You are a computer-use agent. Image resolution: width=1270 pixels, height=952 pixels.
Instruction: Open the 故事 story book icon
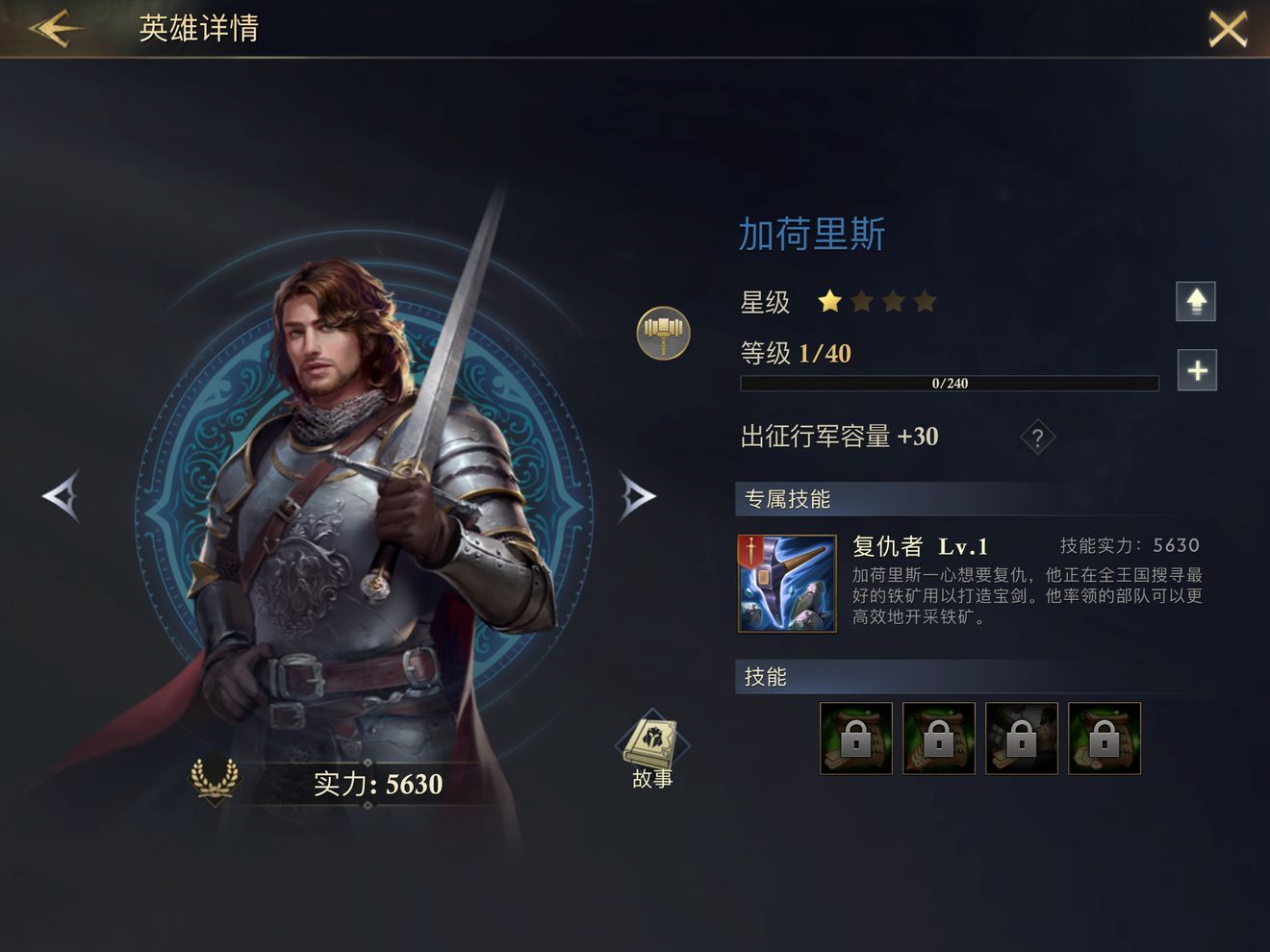[x=651, y=742]
